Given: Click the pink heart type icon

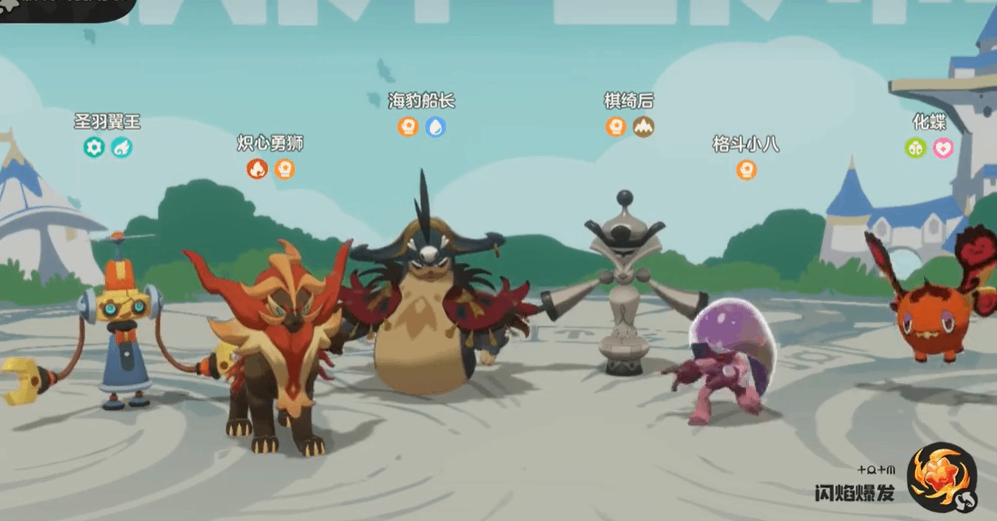Looking at the screenshot, I should click(943, 148).
